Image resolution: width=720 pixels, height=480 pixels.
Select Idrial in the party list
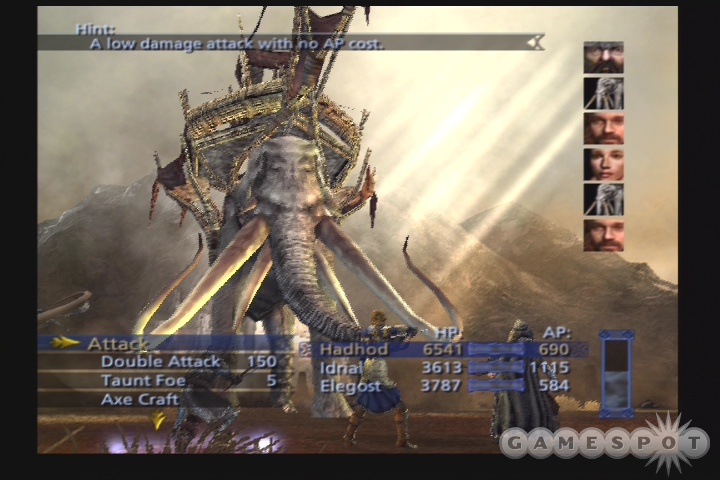pos(340,368)
